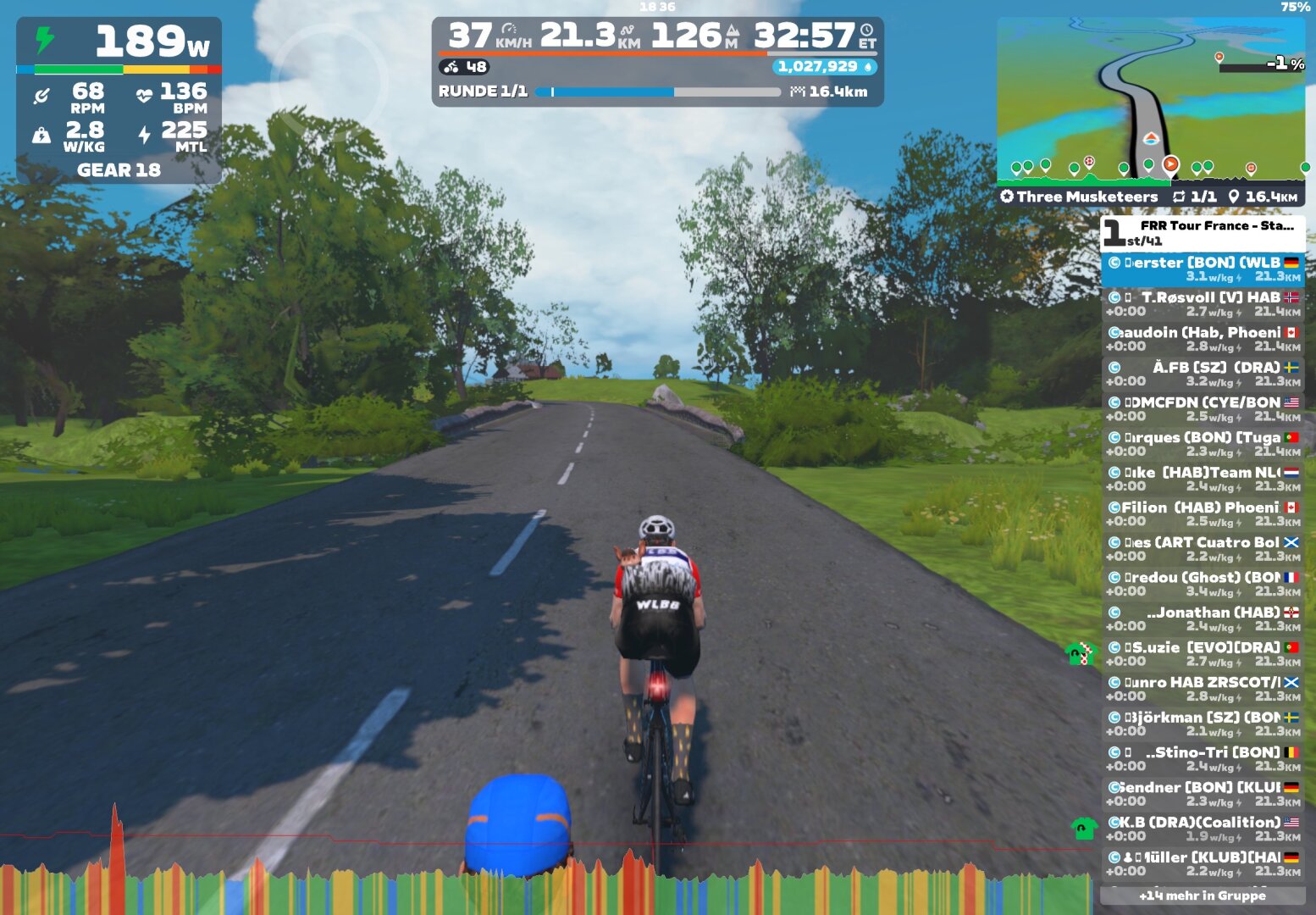Choose the Ä.FB [SZ] rider row
Screen dimensions: 1316x915
[1203, 374]
